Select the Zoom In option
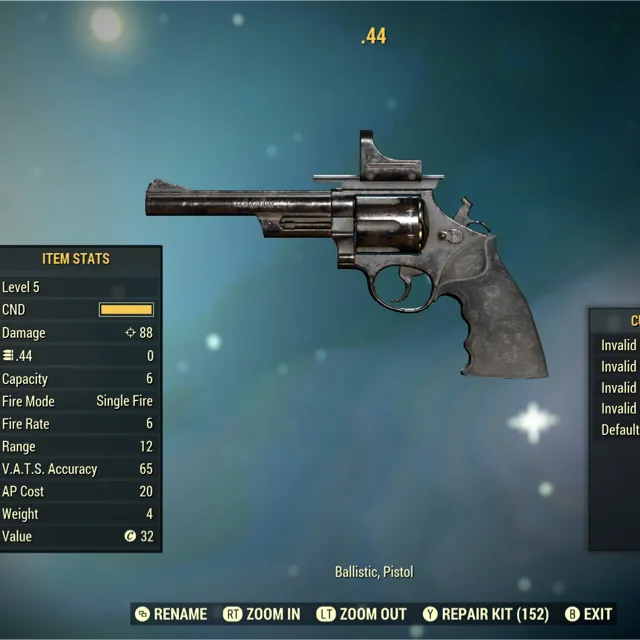Image resolution: width=640 pixels, height=640 pixels. tap(262, 614)
